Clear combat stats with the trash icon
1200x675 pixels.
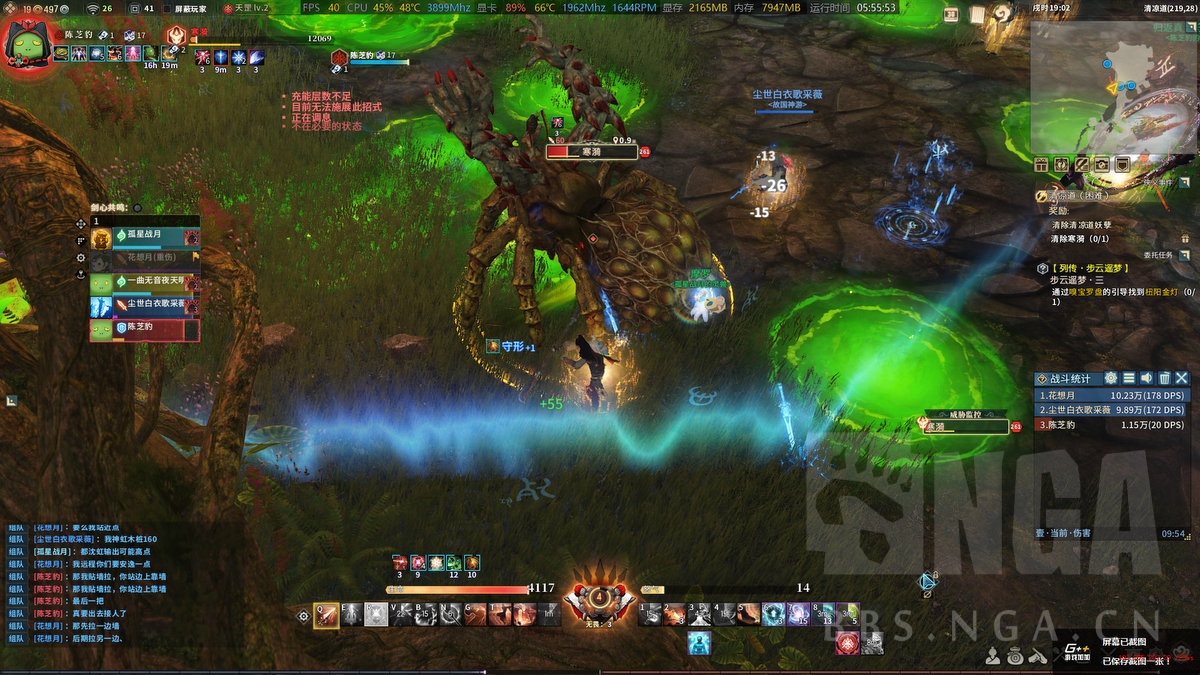pyautogui.click(x=1164, y=378)
